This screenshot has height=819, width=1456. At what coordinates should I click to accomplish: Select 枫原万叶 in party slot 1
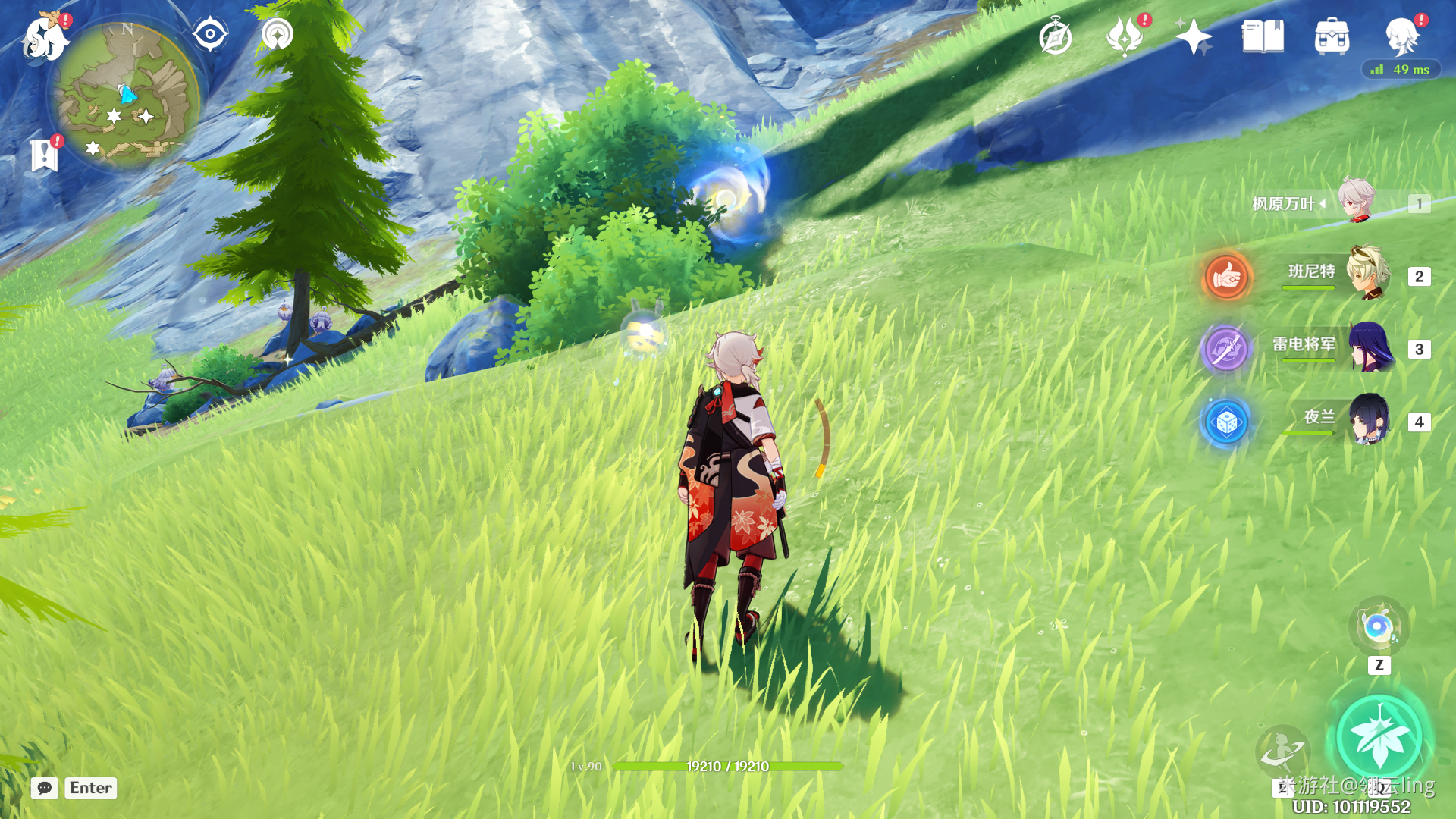[1355, 202]
